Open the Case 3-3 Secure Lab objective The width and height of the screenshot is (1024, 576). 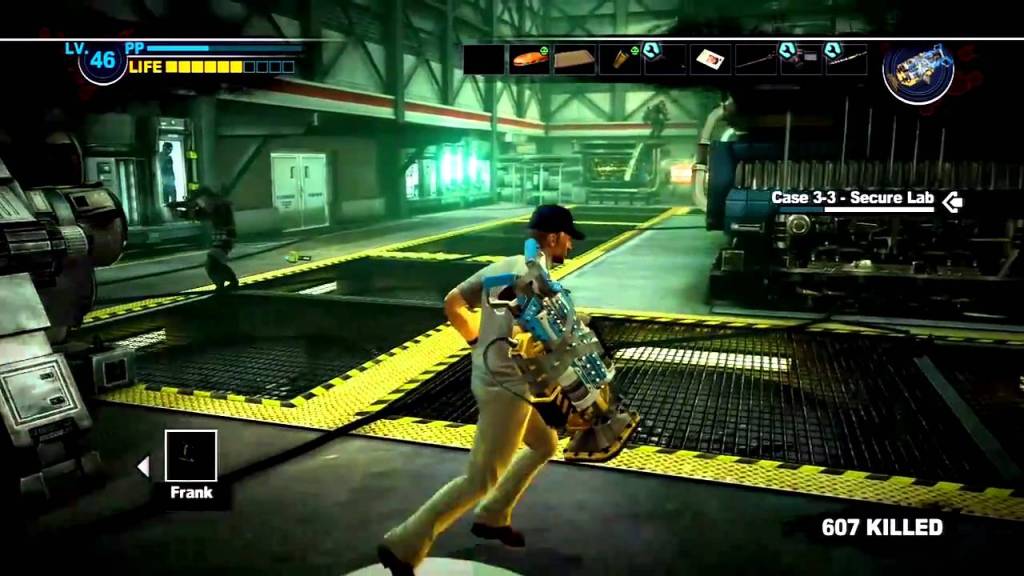point(853,199)
